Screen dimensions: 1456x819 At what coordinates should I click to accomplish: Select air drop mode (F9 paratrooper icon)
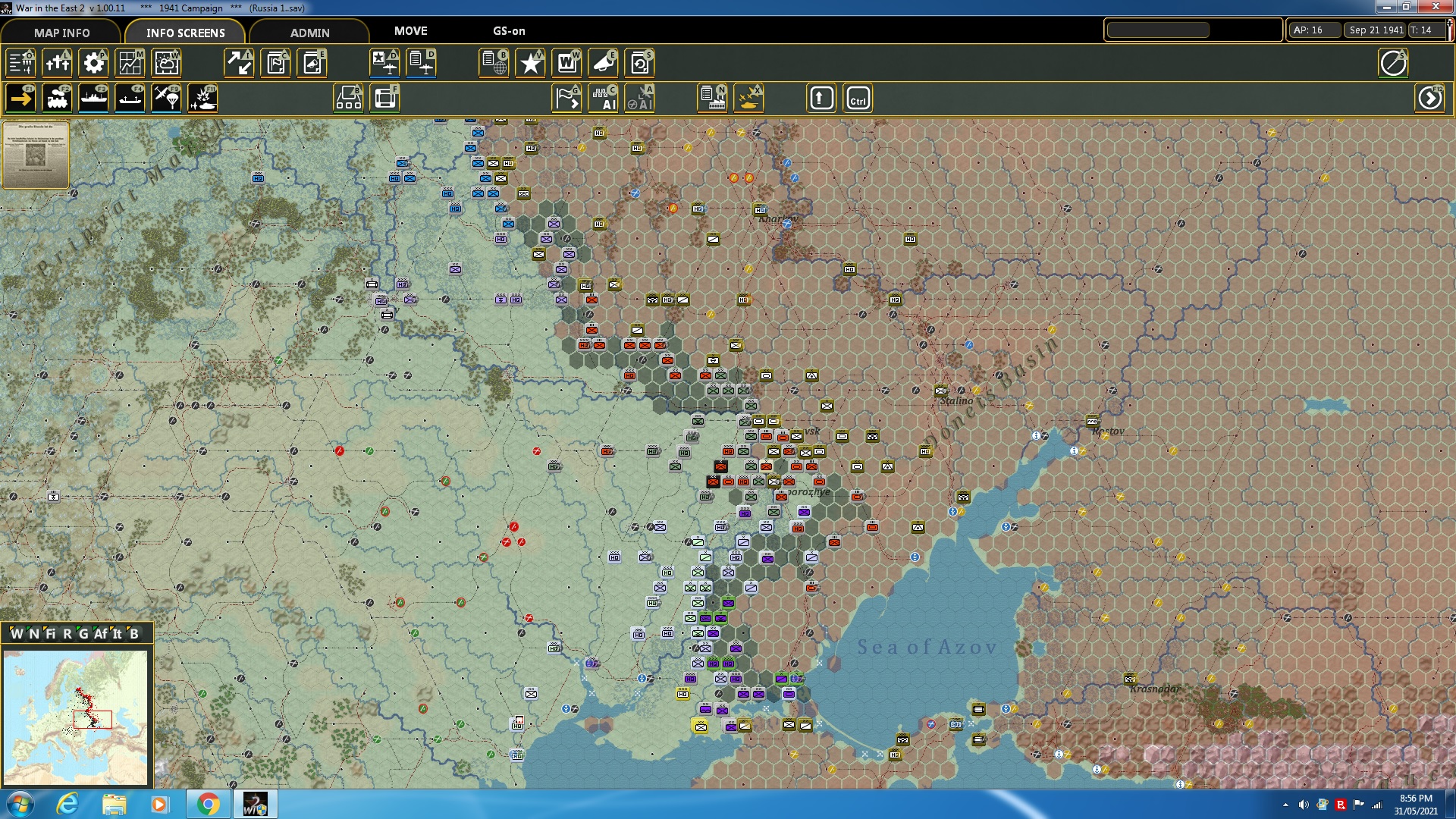pos(166,98)
